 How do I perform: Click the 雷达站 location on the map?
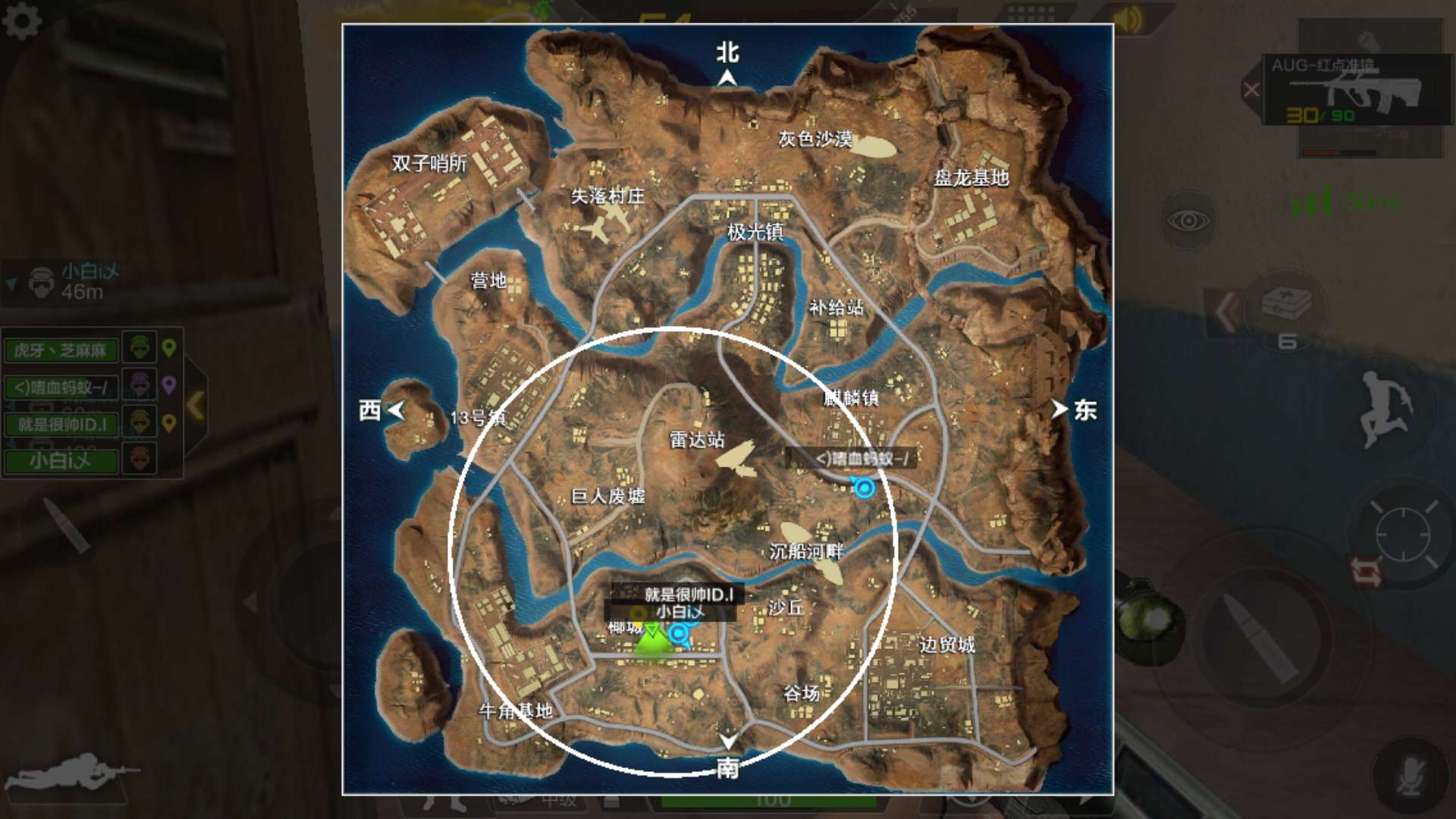[x=697, y=440]
